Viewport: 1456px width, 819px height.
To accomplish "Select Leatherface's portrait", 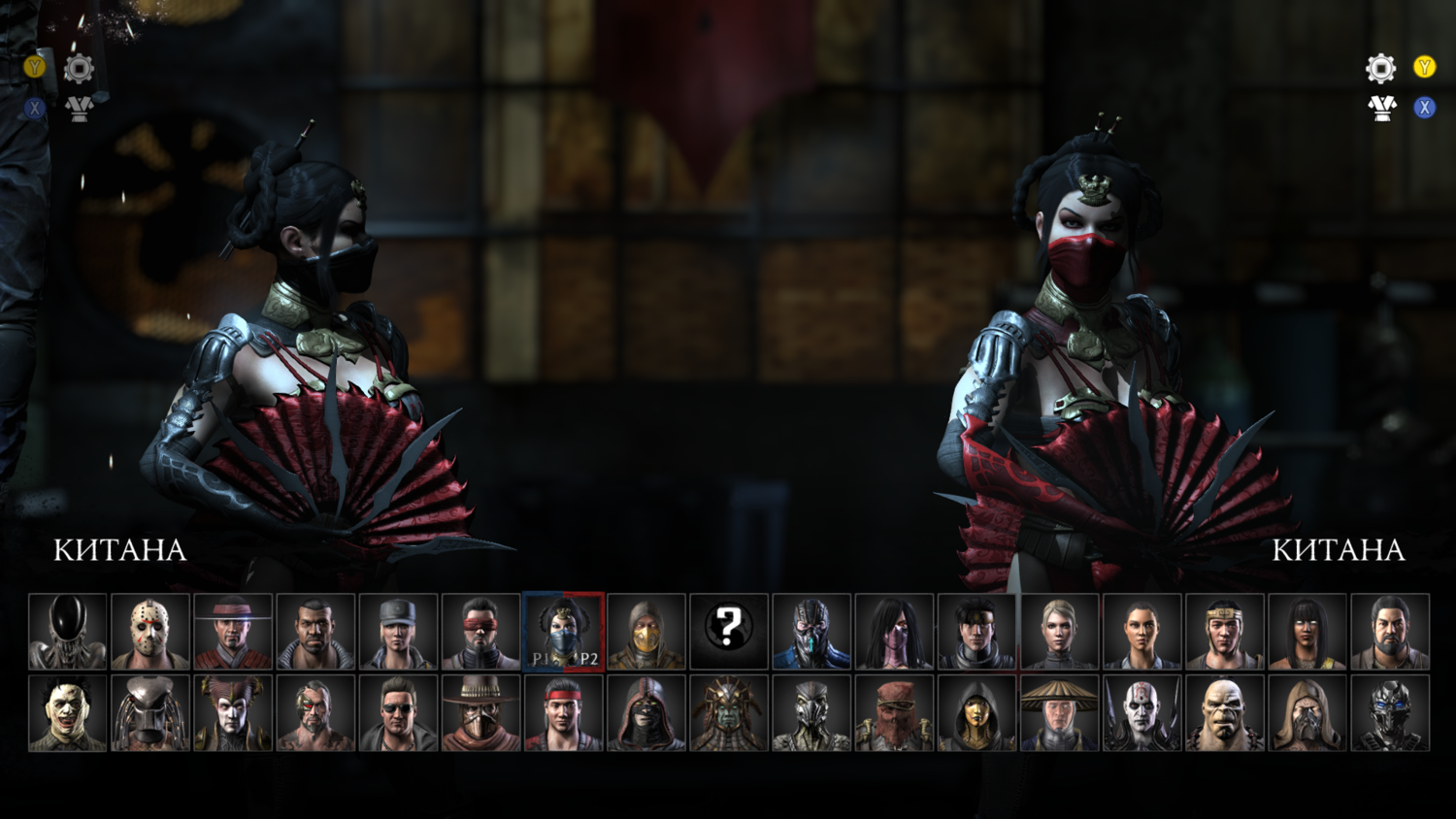I will coord(67,714).
